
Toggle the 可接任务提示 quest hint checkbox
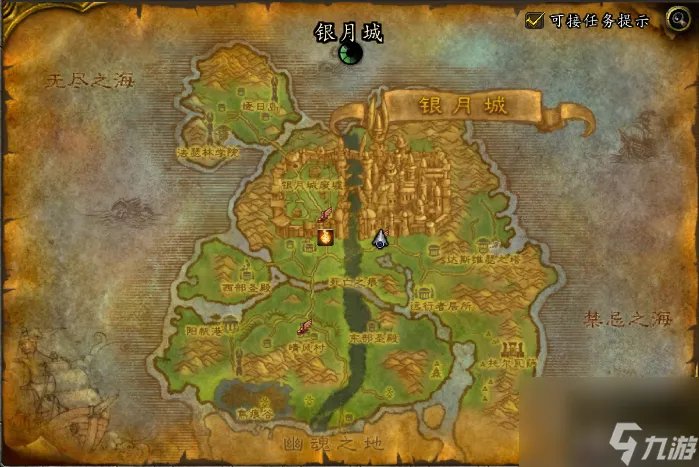point(535,20)
